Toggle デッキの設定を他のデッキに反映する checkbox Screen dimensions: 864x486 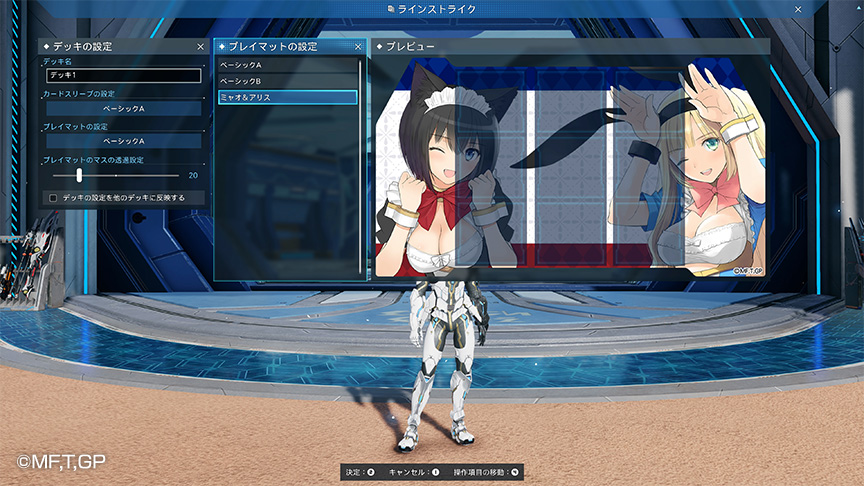click(53, 198)
